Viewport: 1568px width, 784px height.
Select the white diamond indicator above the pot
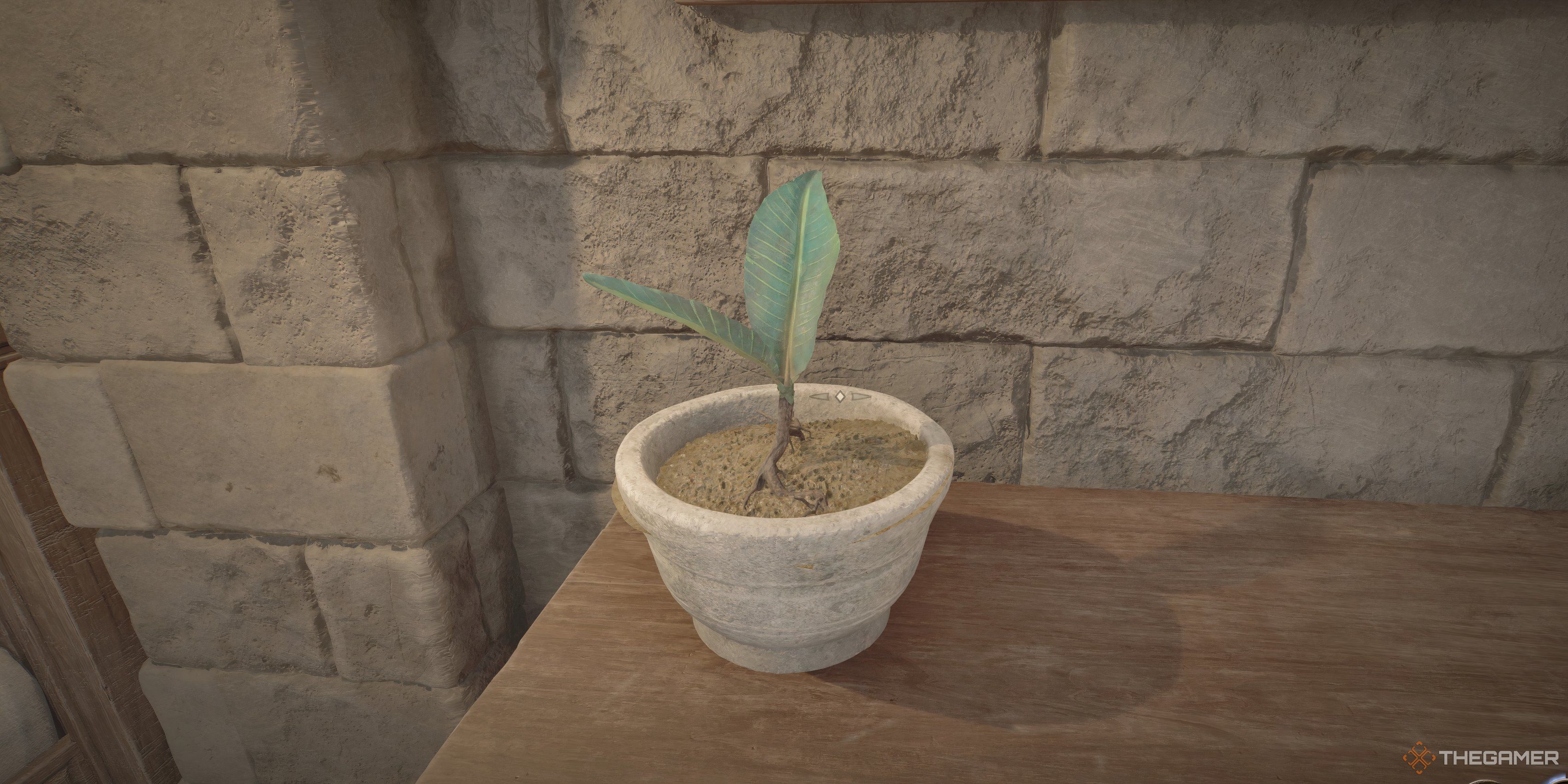click(x=841, y=398)
